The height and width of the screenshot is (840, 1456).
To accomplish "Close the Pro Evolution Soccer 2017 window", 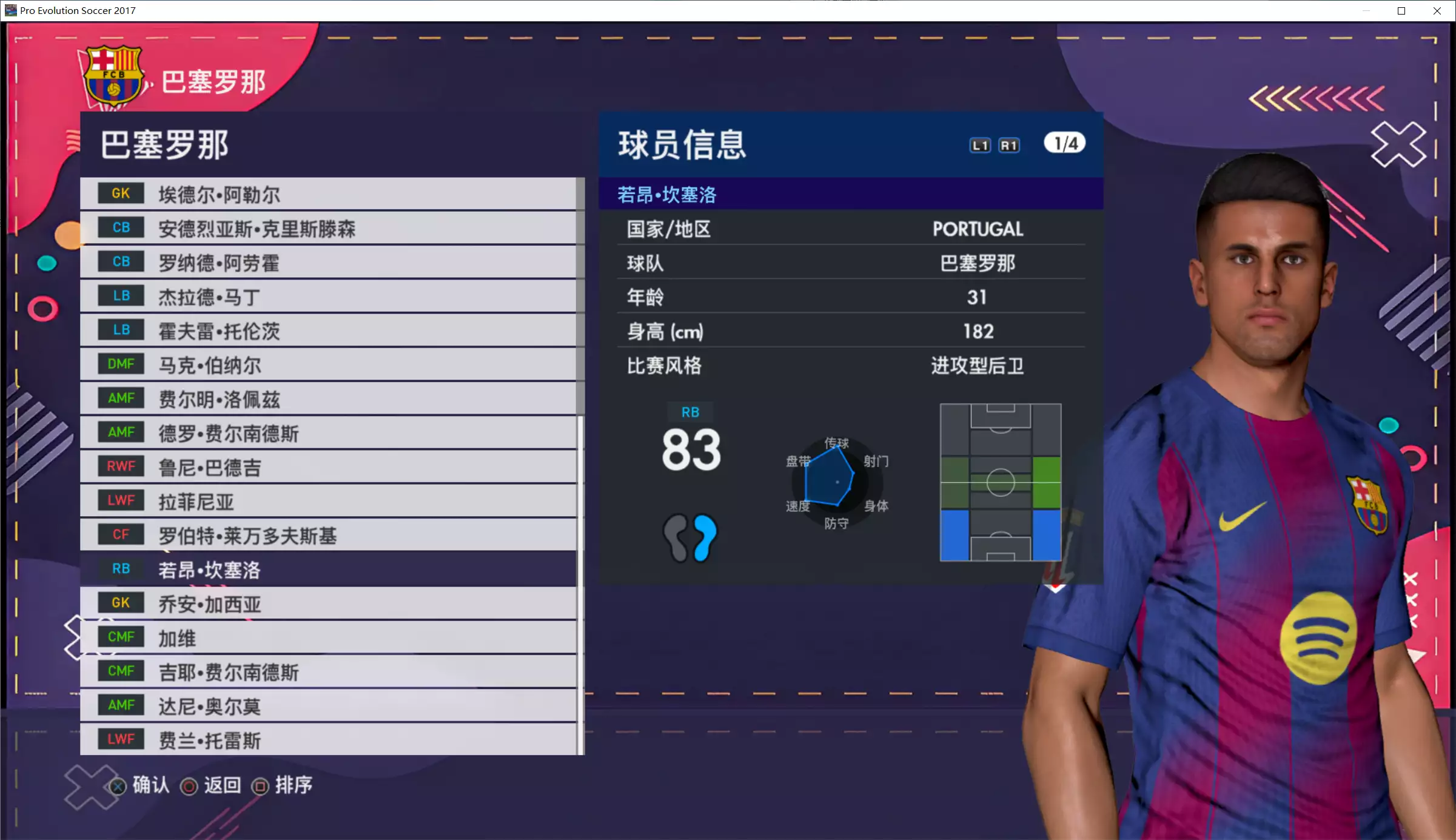I will (x=1437, y=11).
